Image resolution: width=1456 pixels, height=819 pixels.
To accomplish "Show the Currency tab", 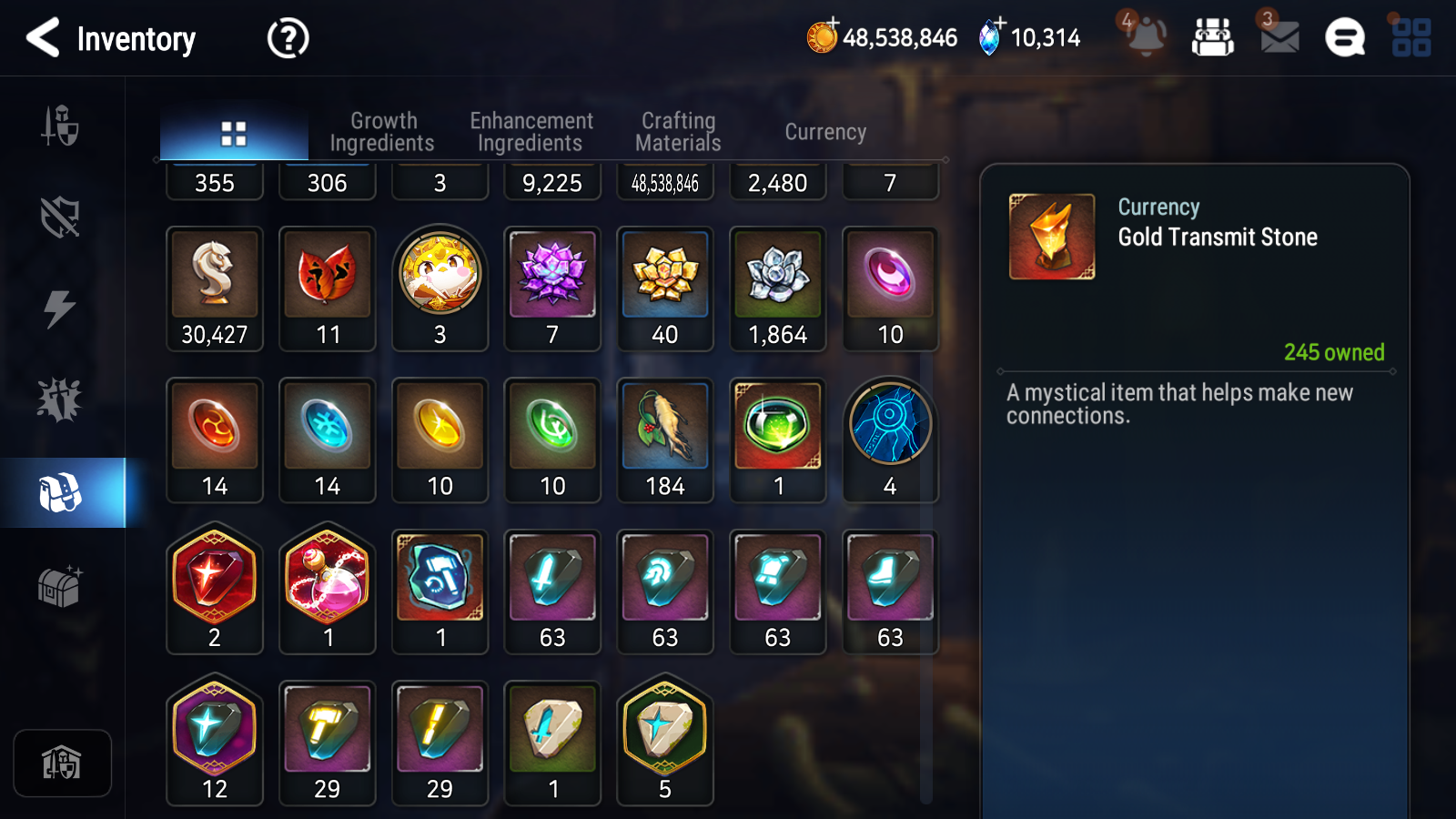I will point(825,132).
